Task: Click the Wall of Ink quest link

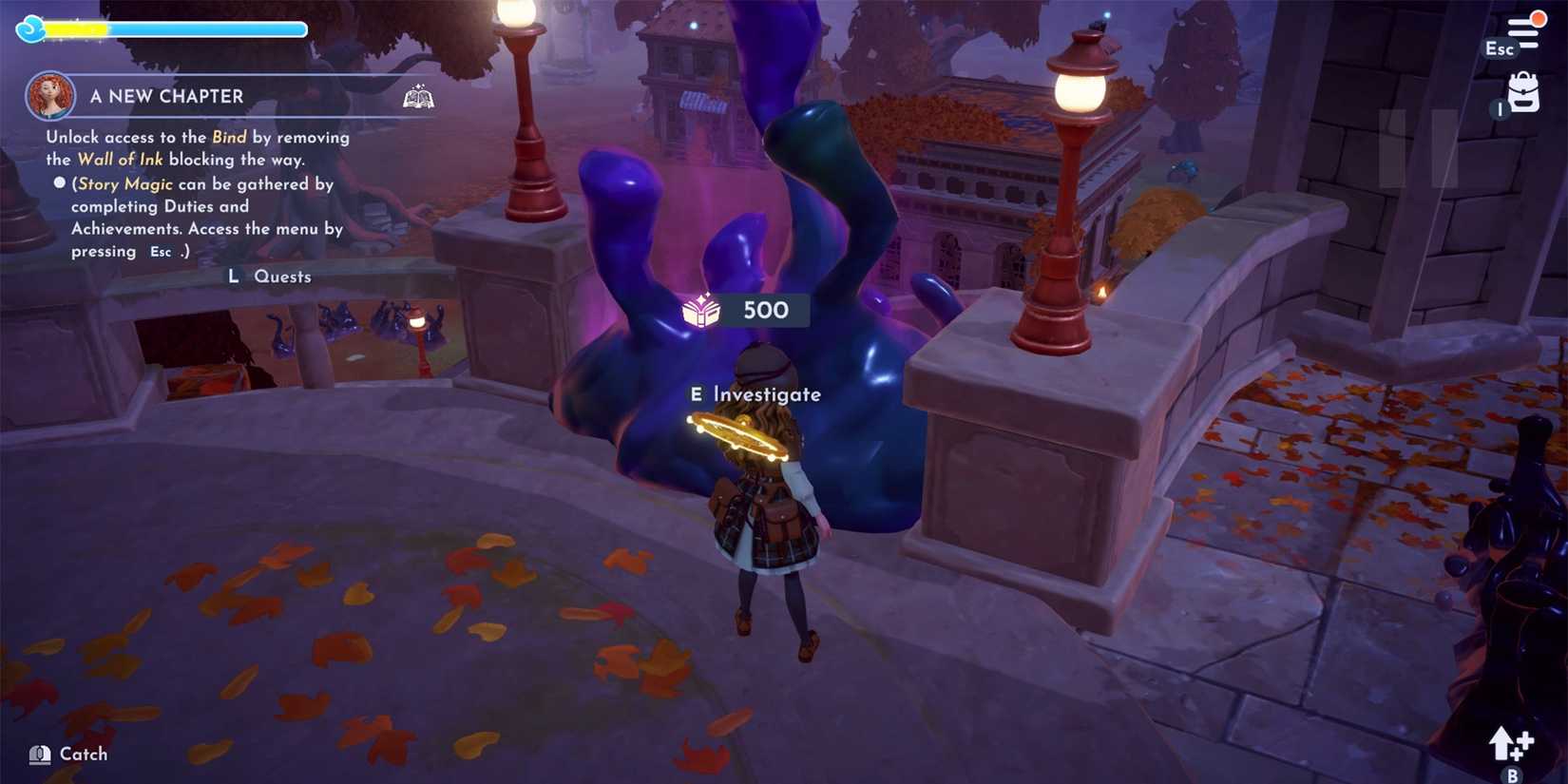Action: click(120, 159)
